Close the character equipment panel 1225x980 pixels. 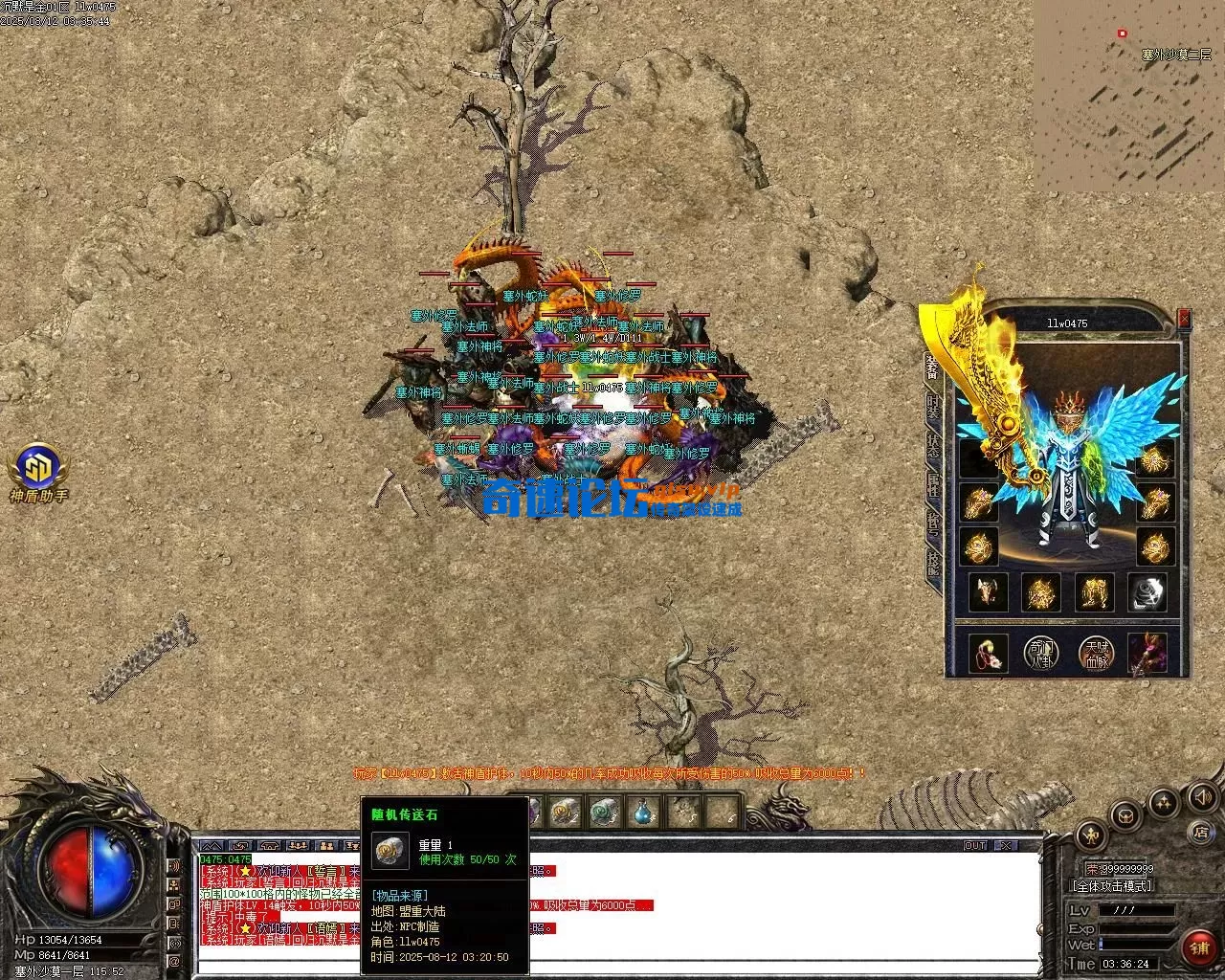click(x=1185, y=319)
